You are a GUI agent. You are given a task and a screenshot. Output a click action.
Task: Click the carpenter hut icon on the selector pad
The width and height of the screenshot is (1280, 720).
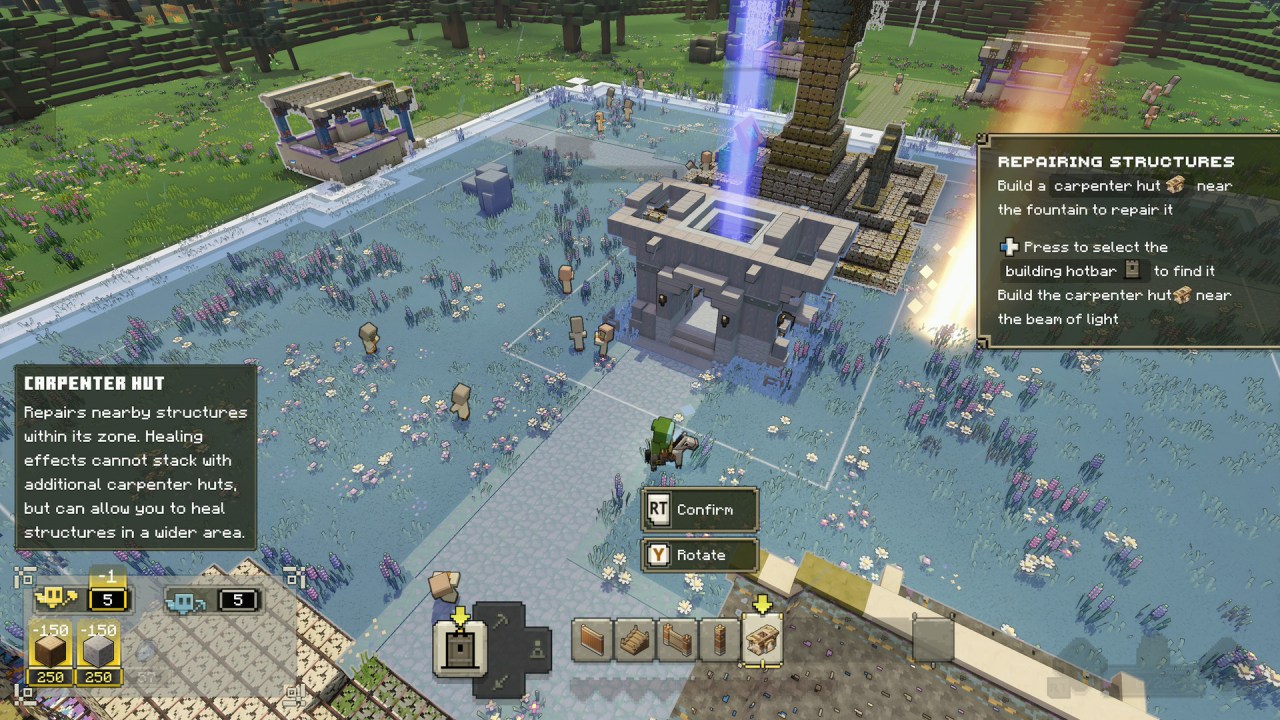click(460, 648)
